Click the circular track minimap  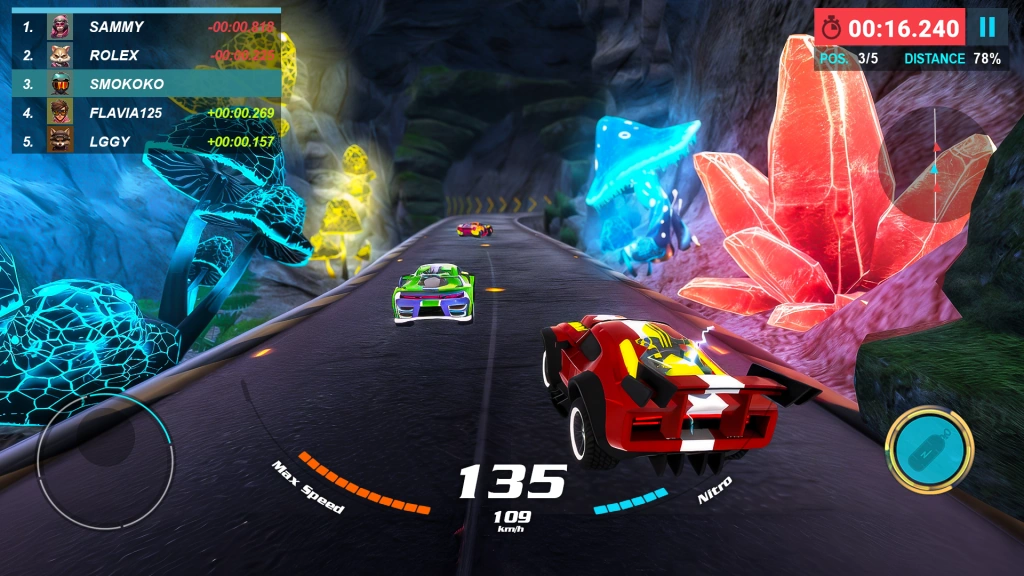935,164
